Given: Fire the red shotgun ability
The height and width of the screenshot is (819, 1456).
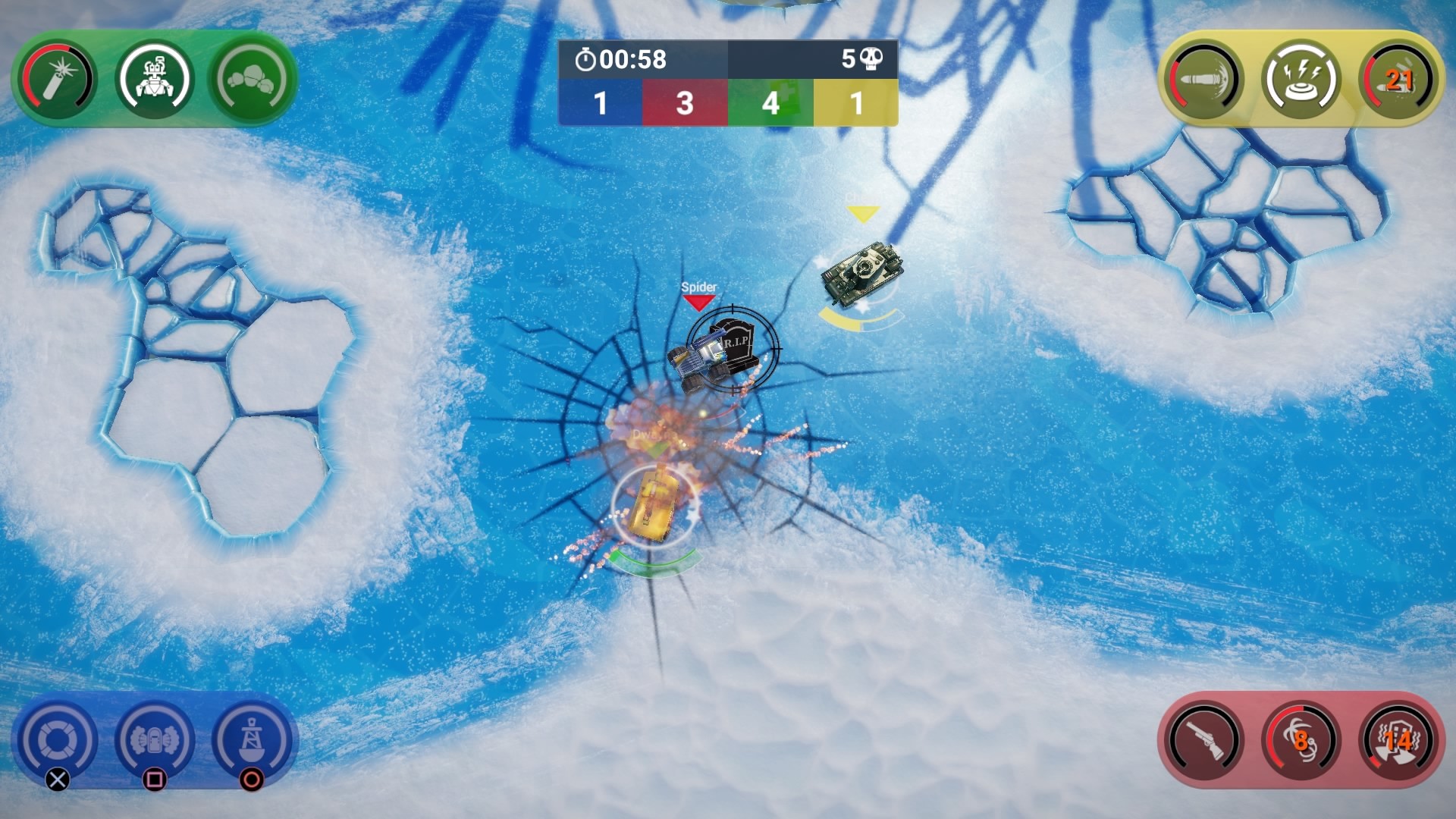Looking at the screenshot, I should pyautogui.click(x=1204, y=740).
